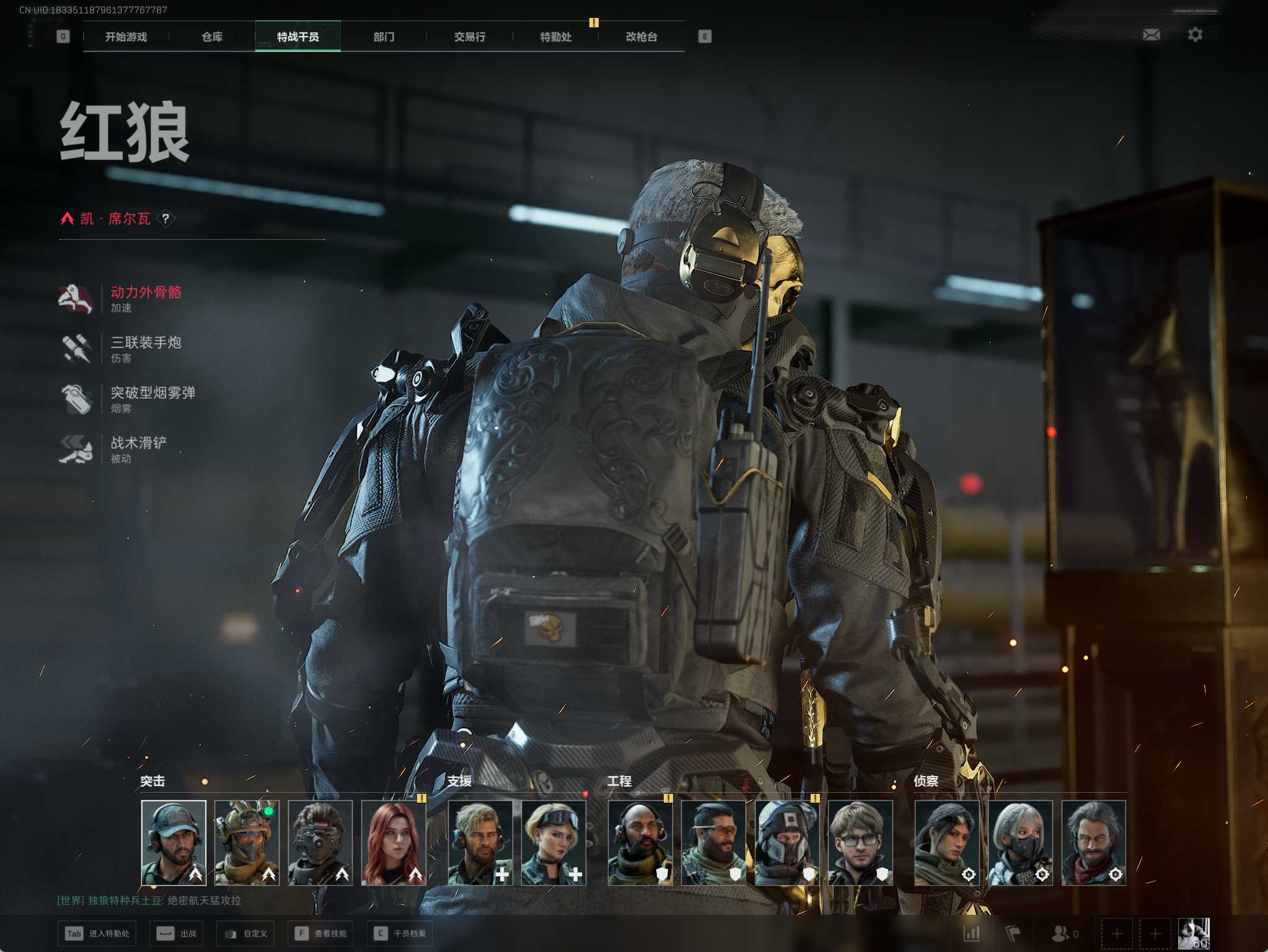Open the 改枪台 tab
The height and width of the screenshot is (952, 1268).
(641, 37)
